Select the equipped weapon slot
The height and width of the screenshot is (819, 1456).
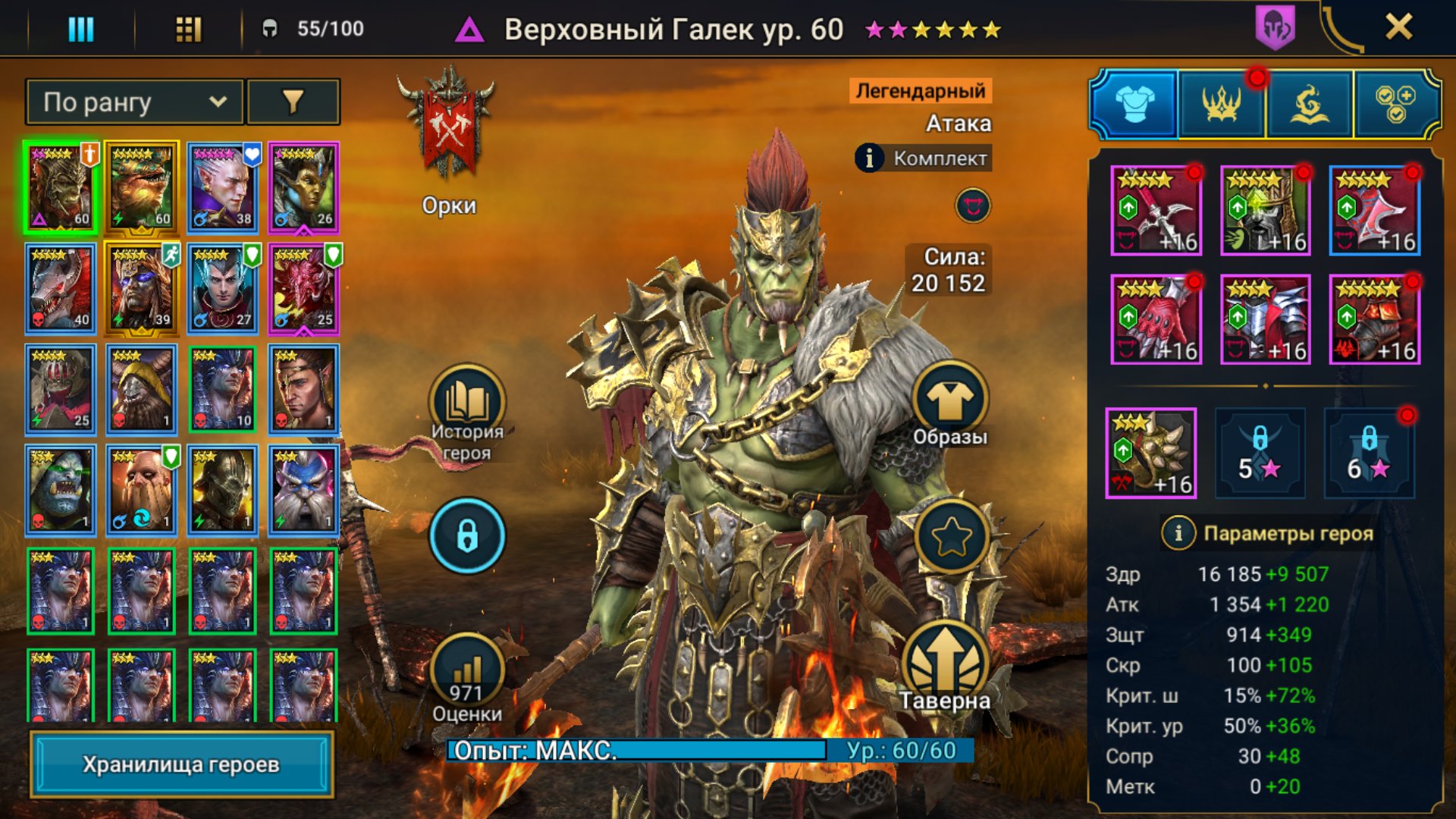[1156, 210]
